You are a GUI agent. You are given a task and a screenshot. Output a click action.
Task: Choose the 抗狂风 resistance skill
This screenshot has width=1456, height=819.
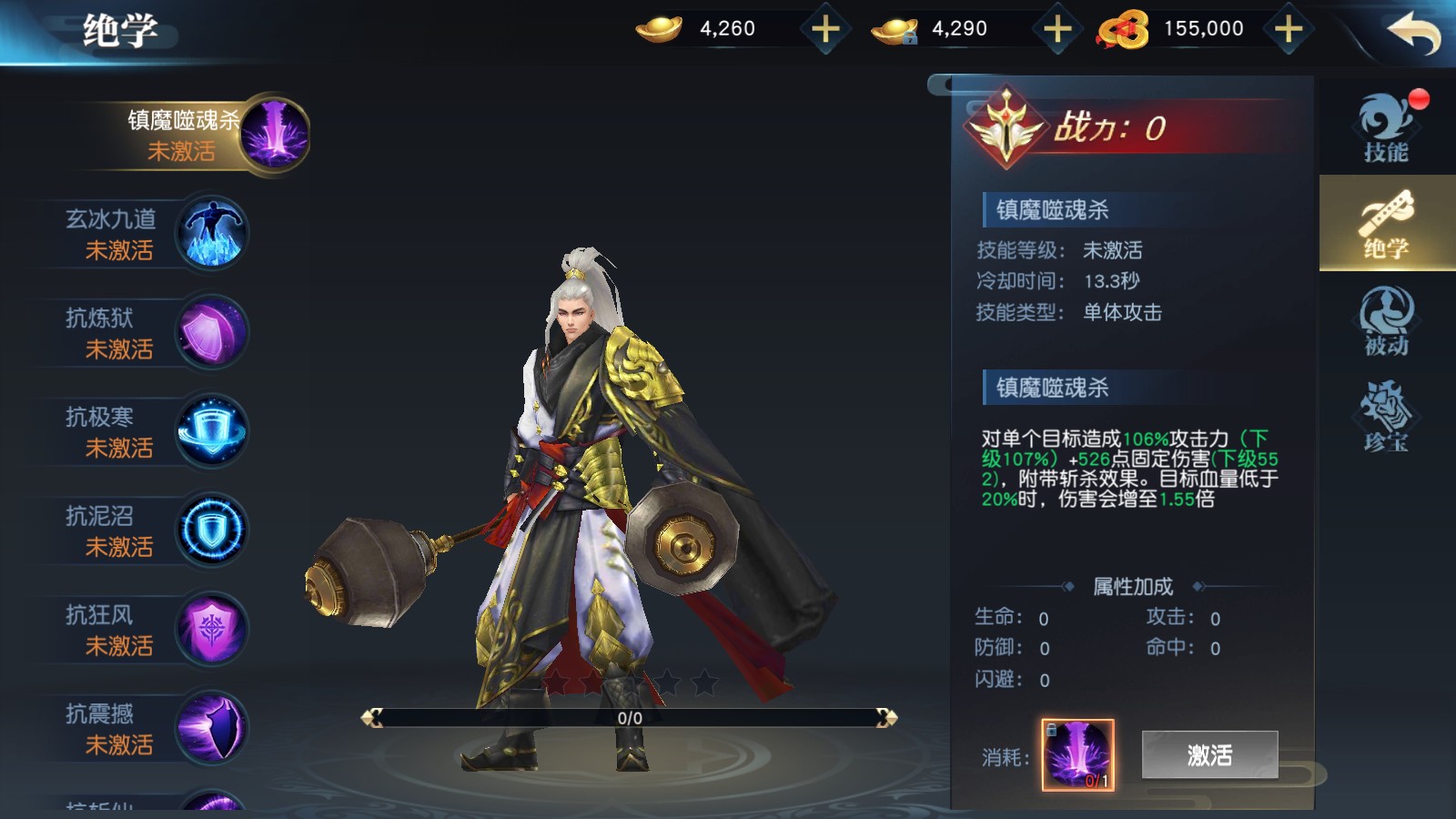155,630
